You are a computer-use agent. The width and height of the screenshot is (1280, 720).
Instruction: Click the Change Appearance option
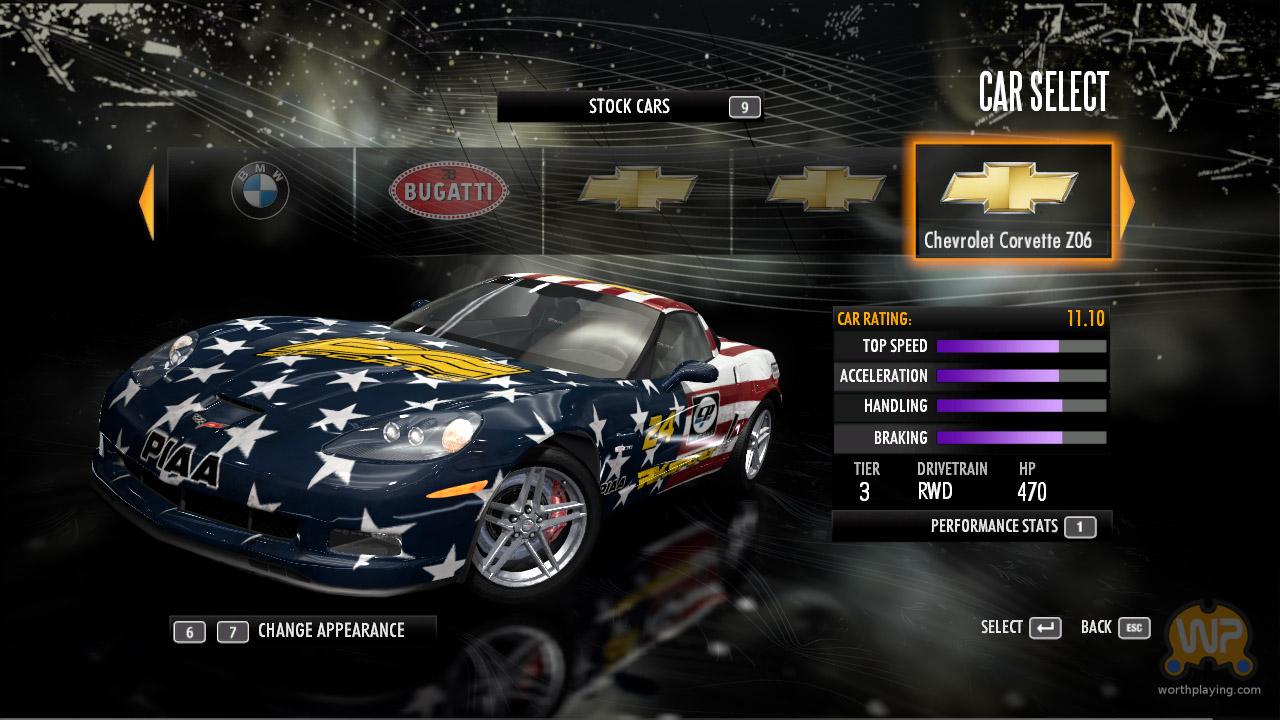[x=330, y=630]
